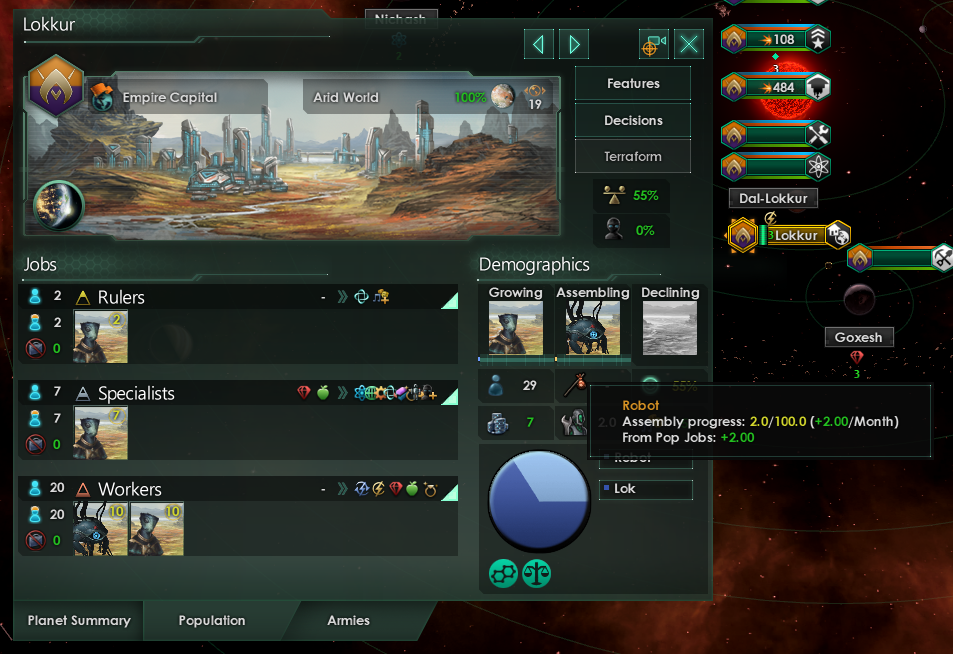
Task: Close the Lokkur planet window
Action: pos(690,44)
